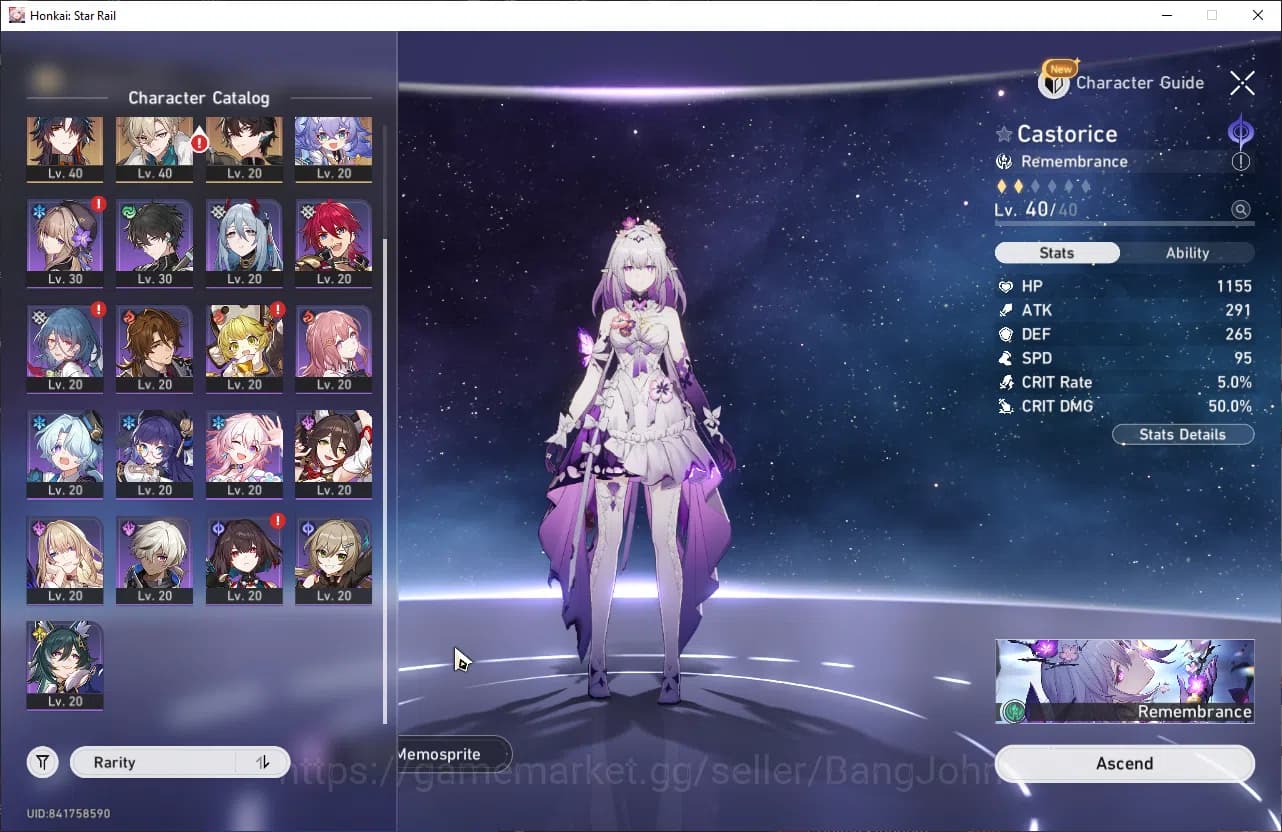Expand the Remembrance trace preview panel
Screen dimensions: 1282x832
(1124, 680)
